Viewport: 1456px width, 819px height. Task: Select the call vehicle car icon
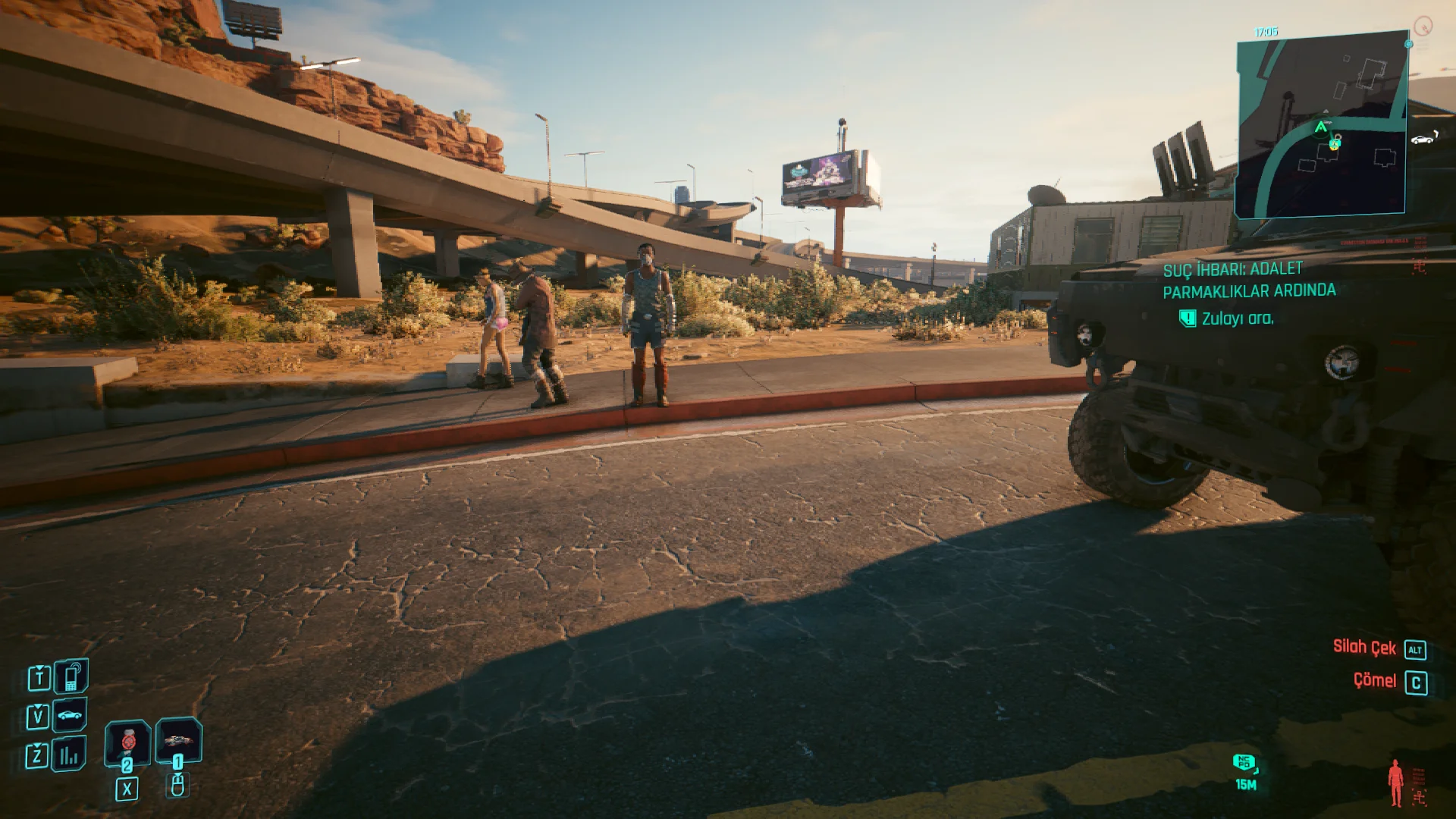tap(70, 715)
